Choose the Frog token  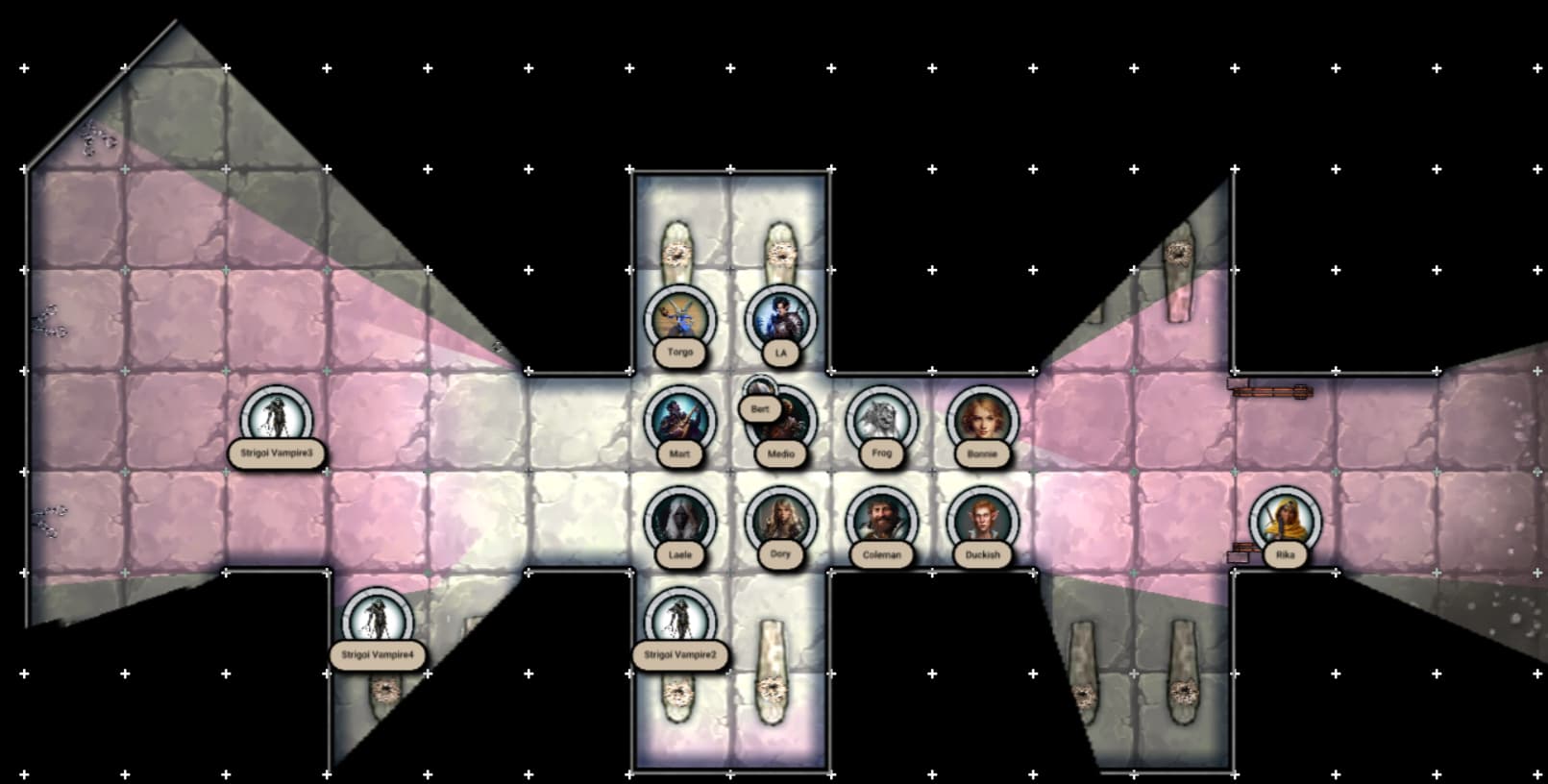881,420
